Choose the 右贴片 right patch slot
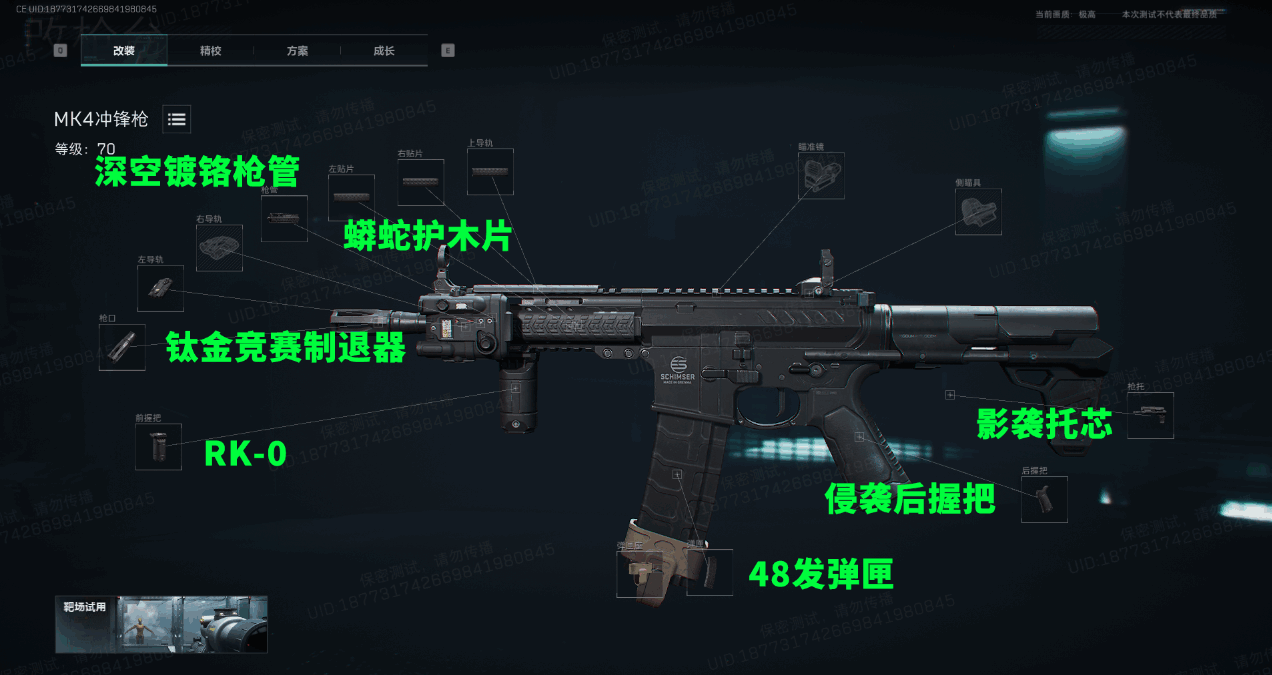Viewport: 1272px width, 675px height. pyautogui.click(x=420, y=182)
